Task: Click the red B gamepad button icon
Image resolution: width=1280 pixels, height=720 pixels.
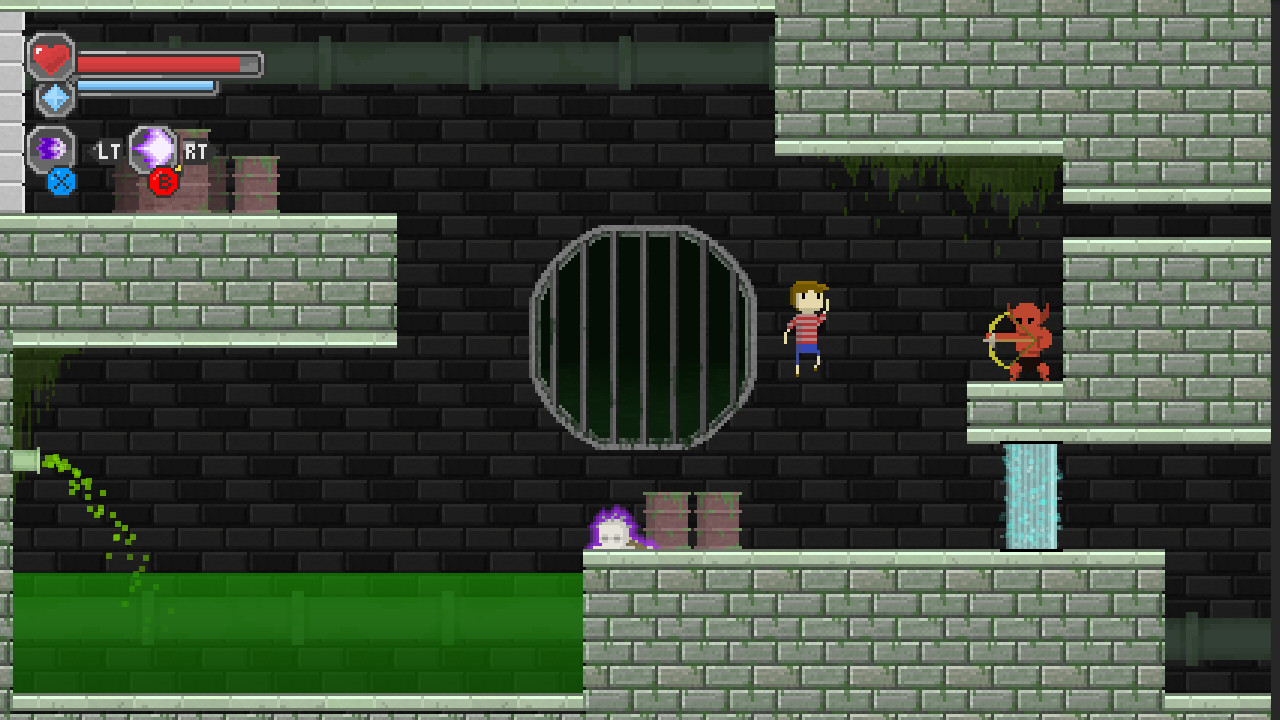Action: (x=162, y=183)
